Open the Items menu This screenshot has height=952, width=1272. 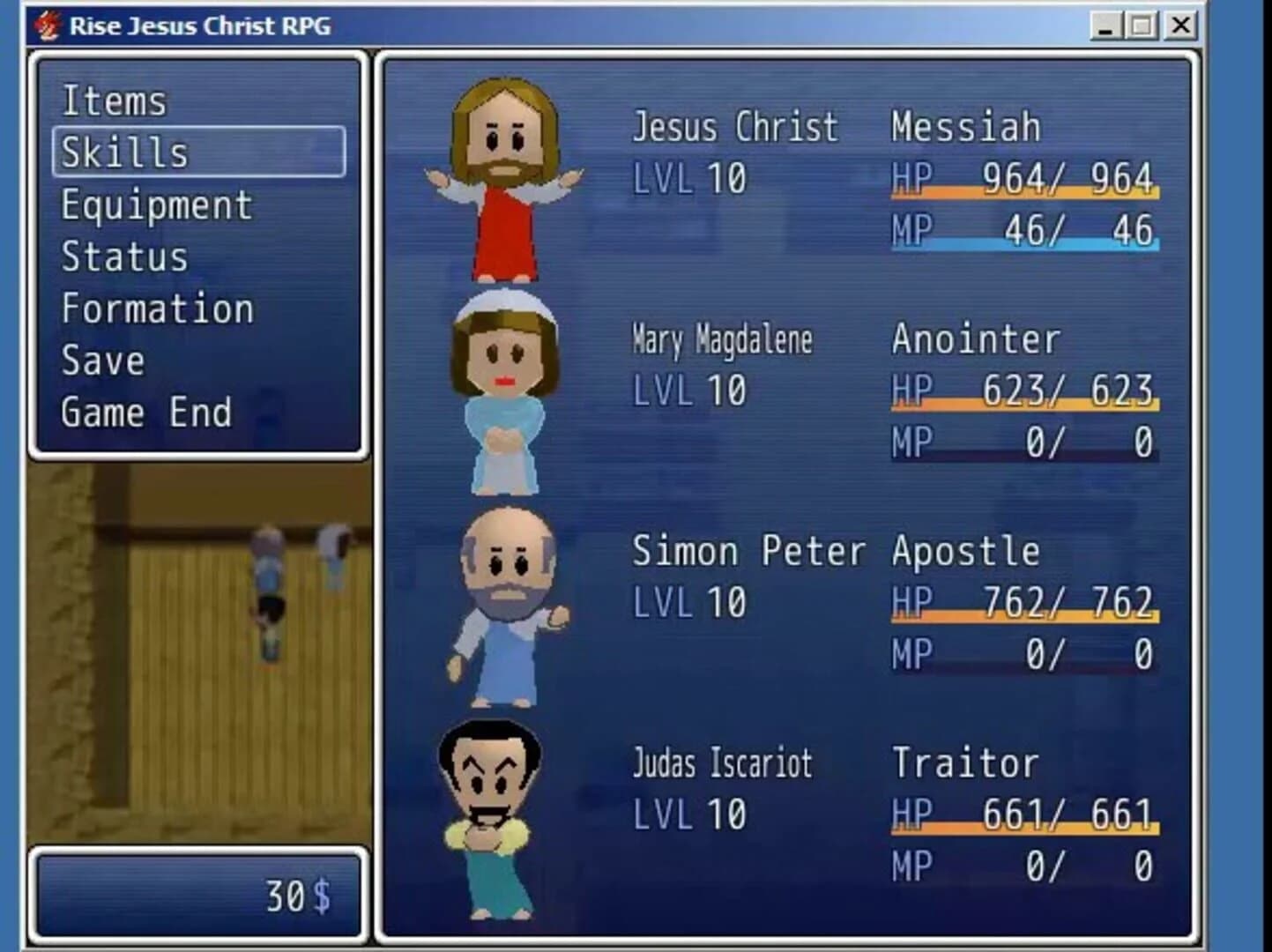tap(113, 100)
